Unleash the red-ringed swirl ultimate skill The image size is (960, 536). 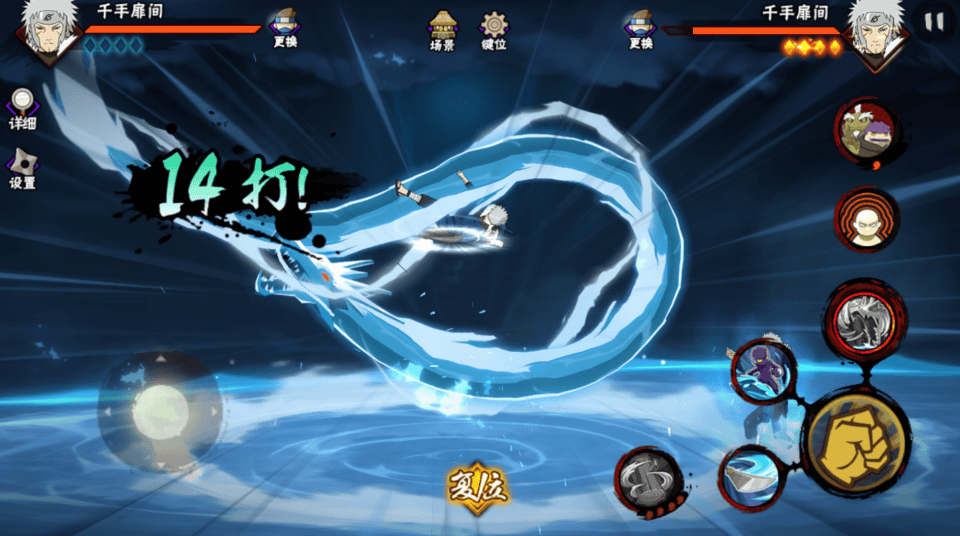(864, 318)
